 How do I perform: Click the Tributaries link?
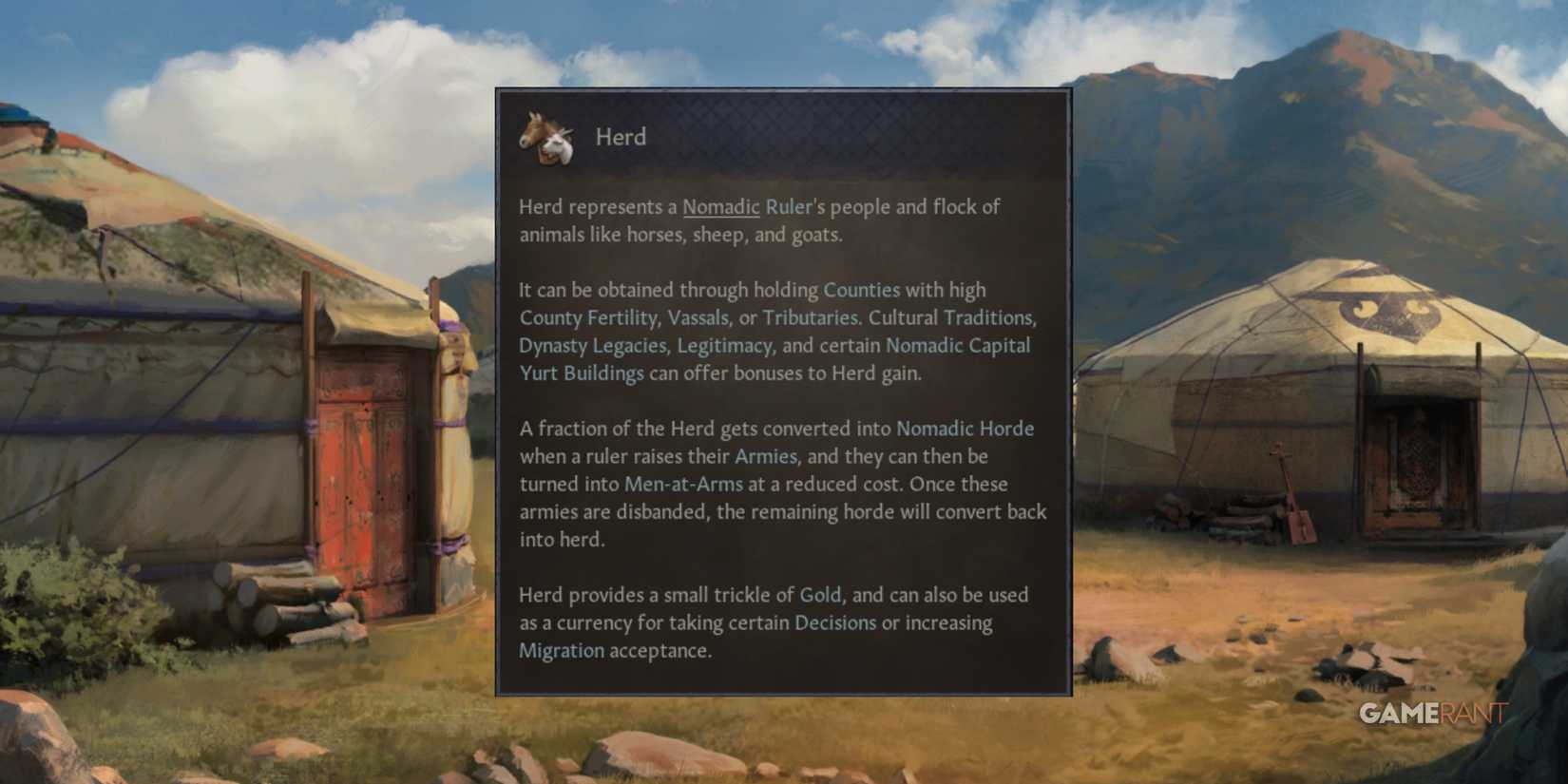coord(810,317)
